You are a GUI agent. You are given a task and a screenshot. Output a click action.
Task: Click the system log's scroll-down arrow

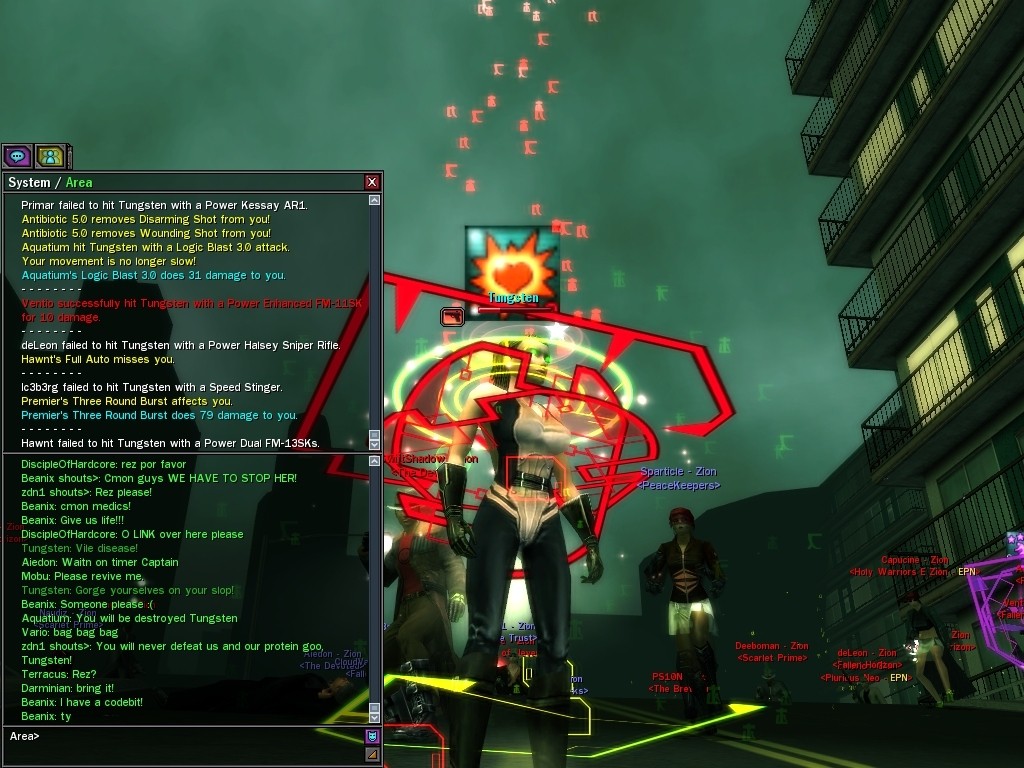point(375,444)
